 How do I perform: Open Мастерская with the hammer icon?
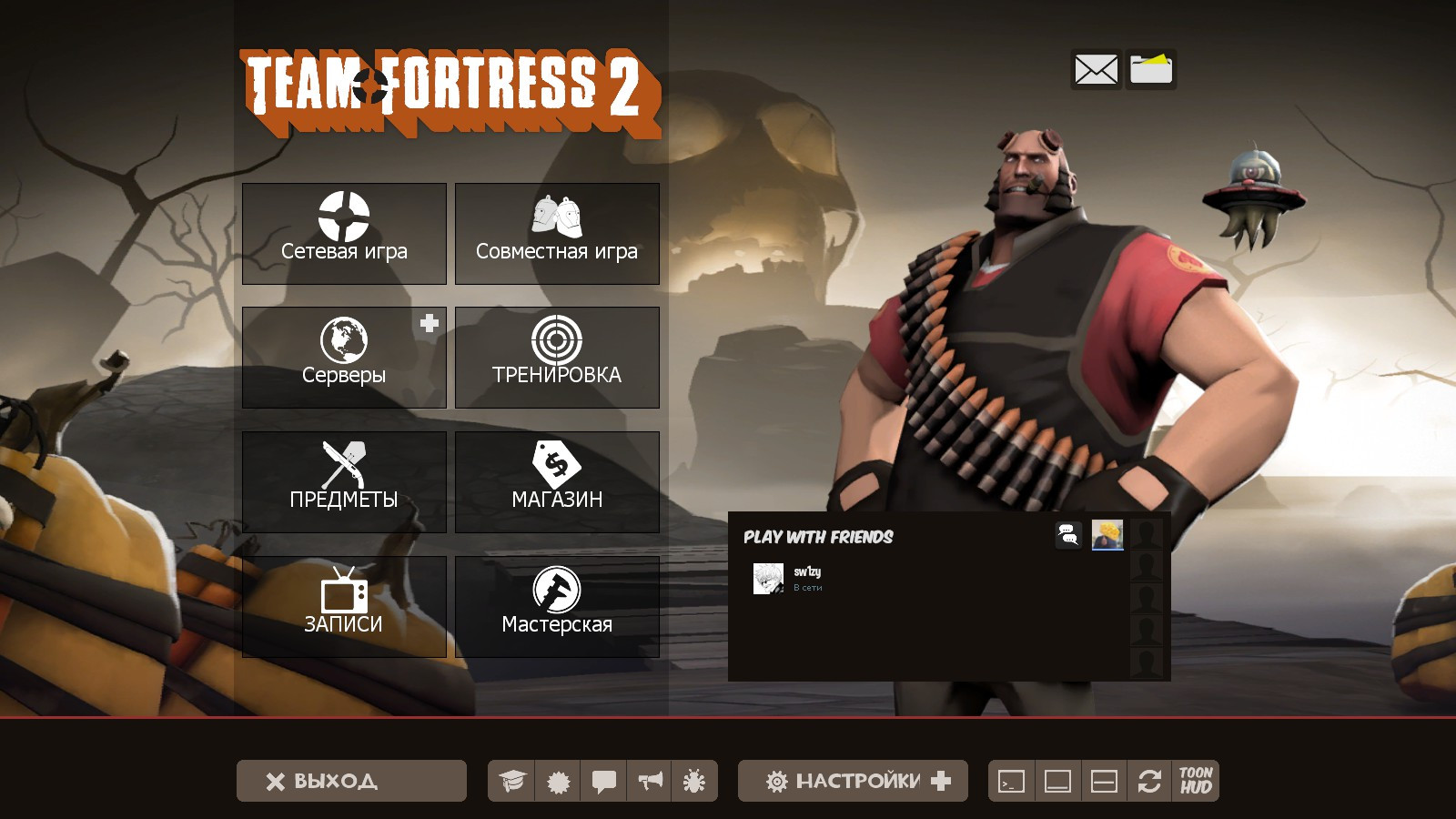pyautogui.click(x=557, y=605)
